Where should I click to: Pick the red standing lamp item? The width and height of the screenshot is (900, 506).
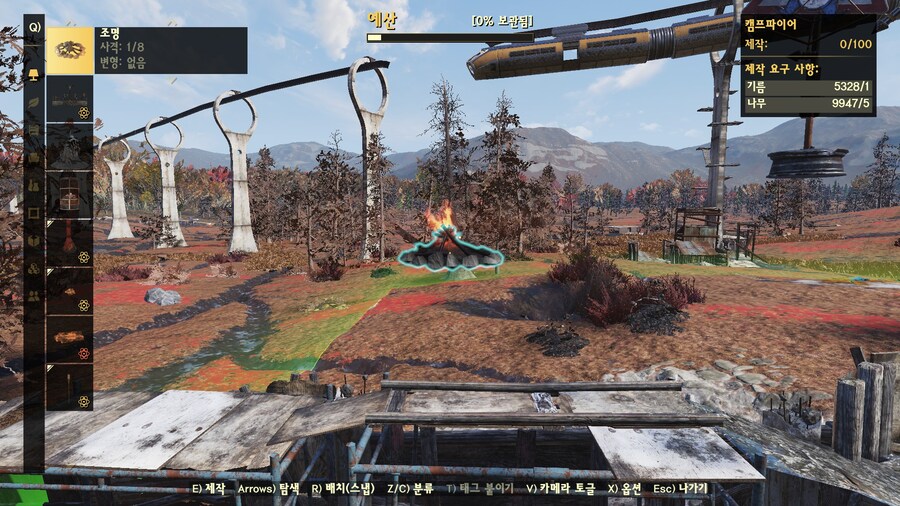pyautogui.click(x=69, y=242)
